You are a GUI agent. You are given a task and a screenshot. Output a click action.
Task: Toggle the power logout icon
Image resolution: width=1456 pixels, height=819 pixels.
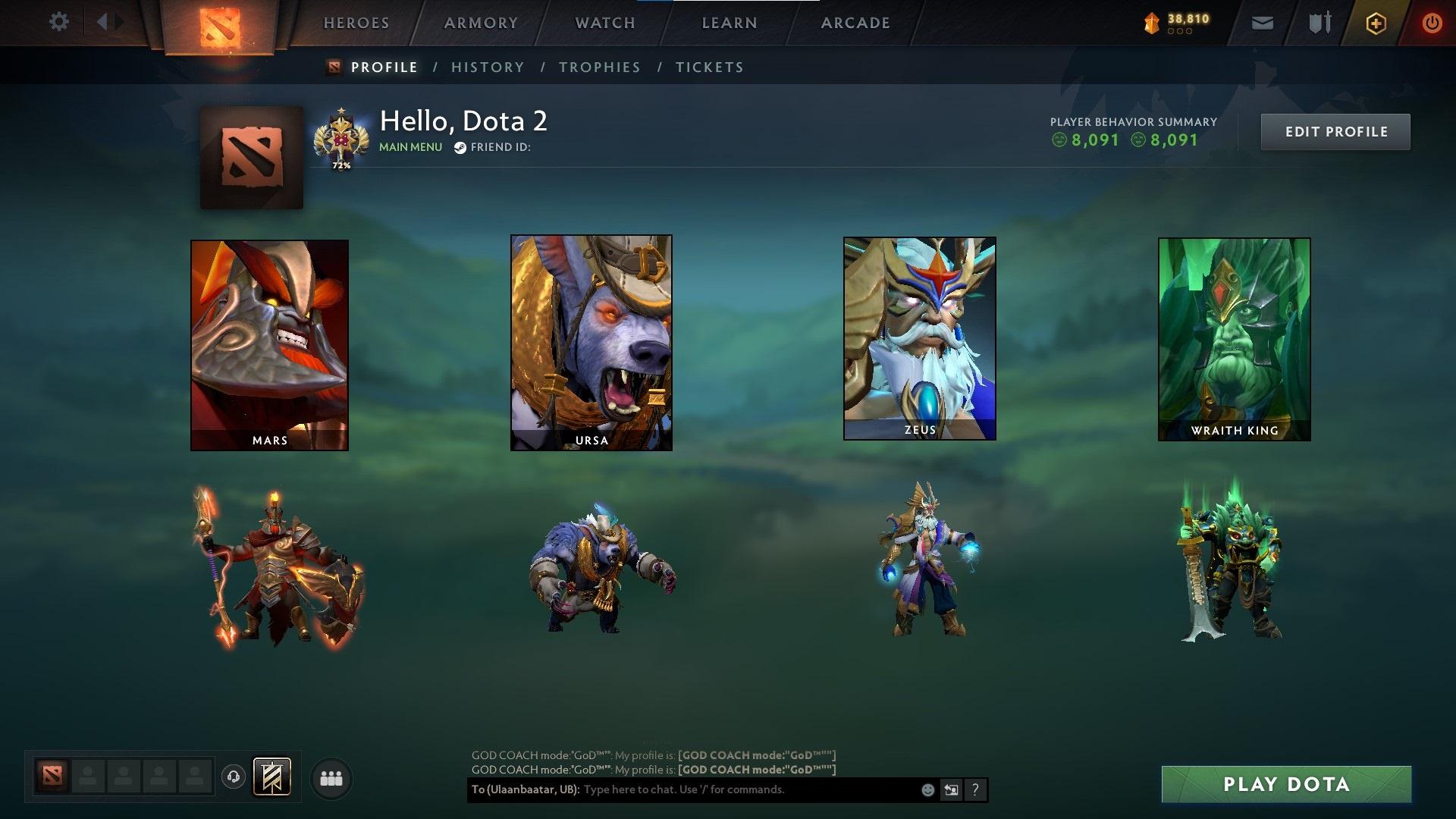click(1432, 23)
